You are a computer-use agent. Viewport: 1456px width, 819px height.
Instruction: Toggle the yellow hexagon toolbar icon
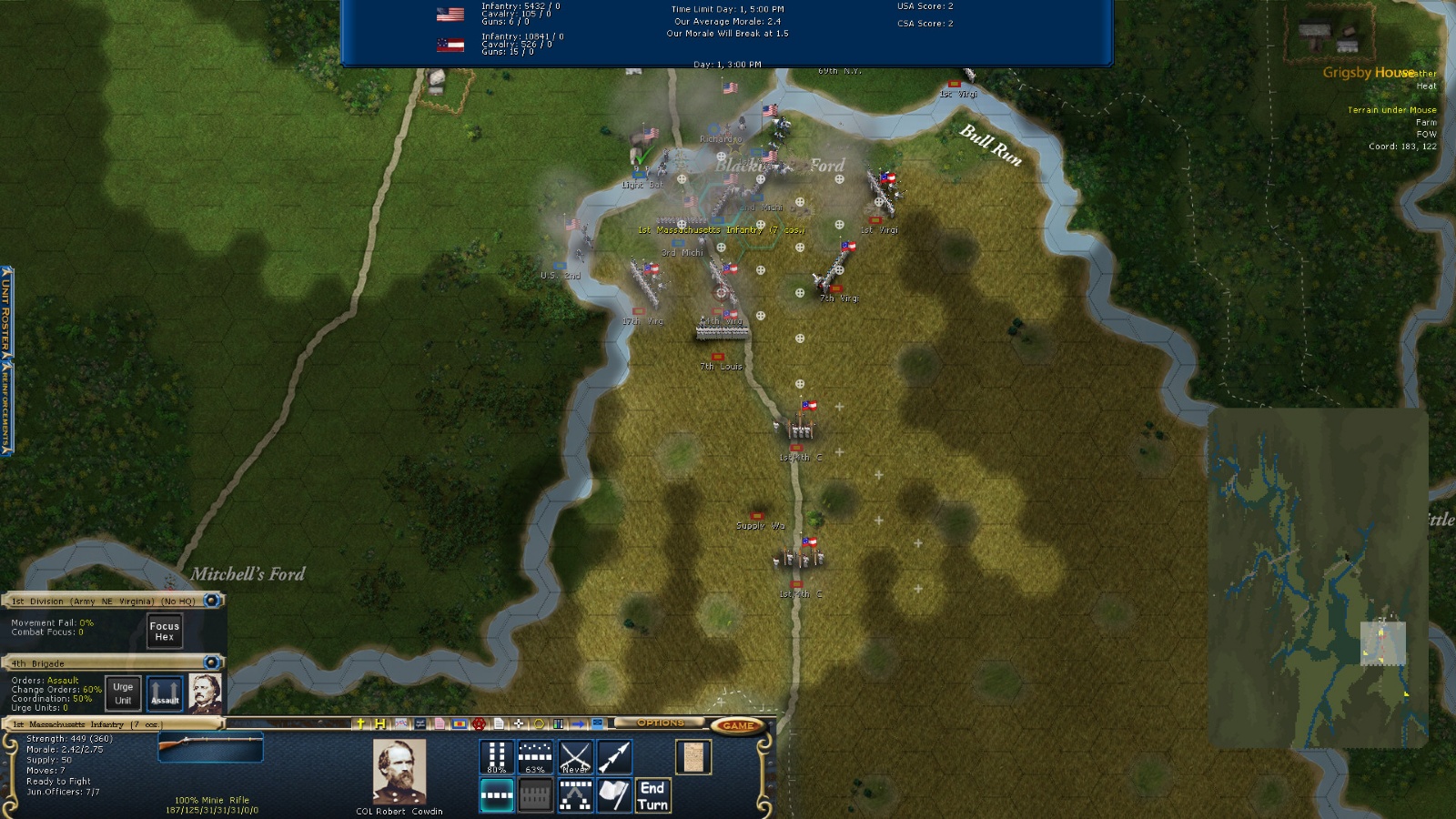tap(539, 724)
